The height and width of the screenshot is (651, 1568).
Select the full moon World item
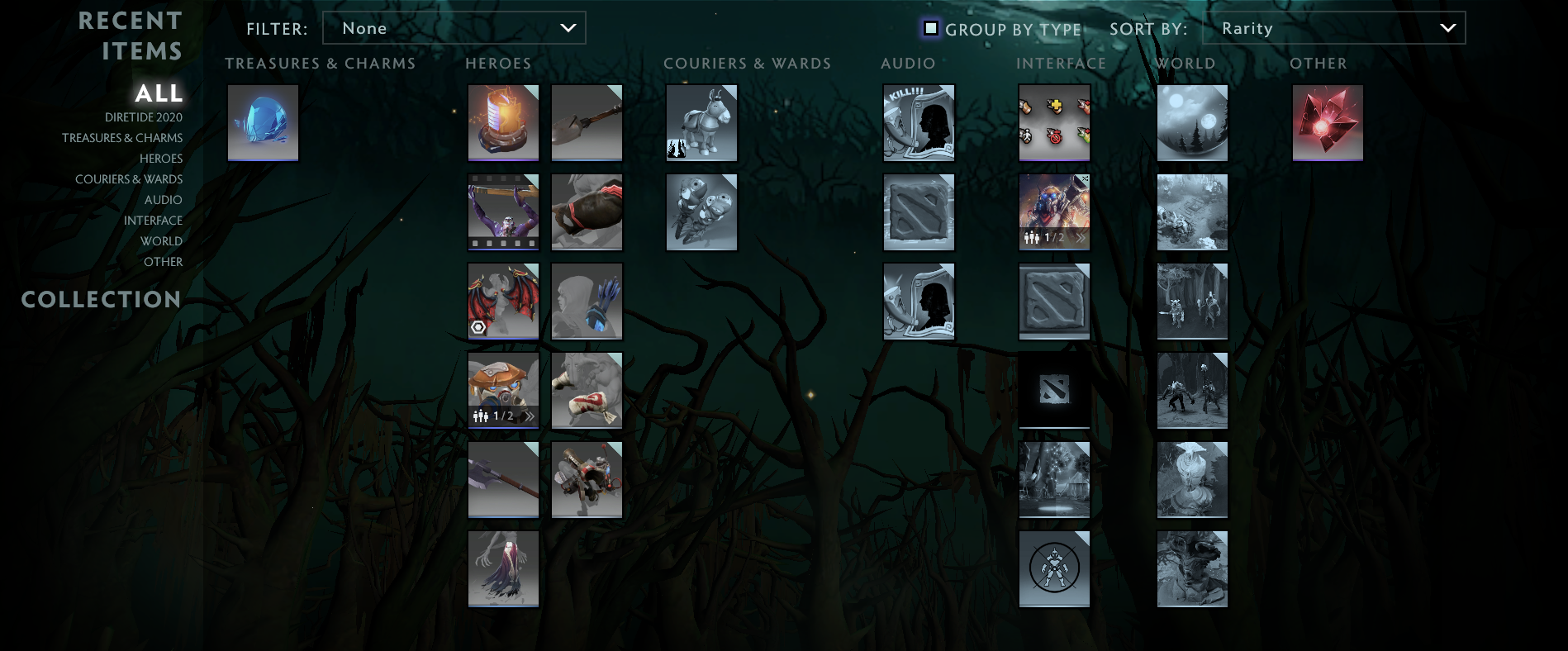click(1191, 122)
